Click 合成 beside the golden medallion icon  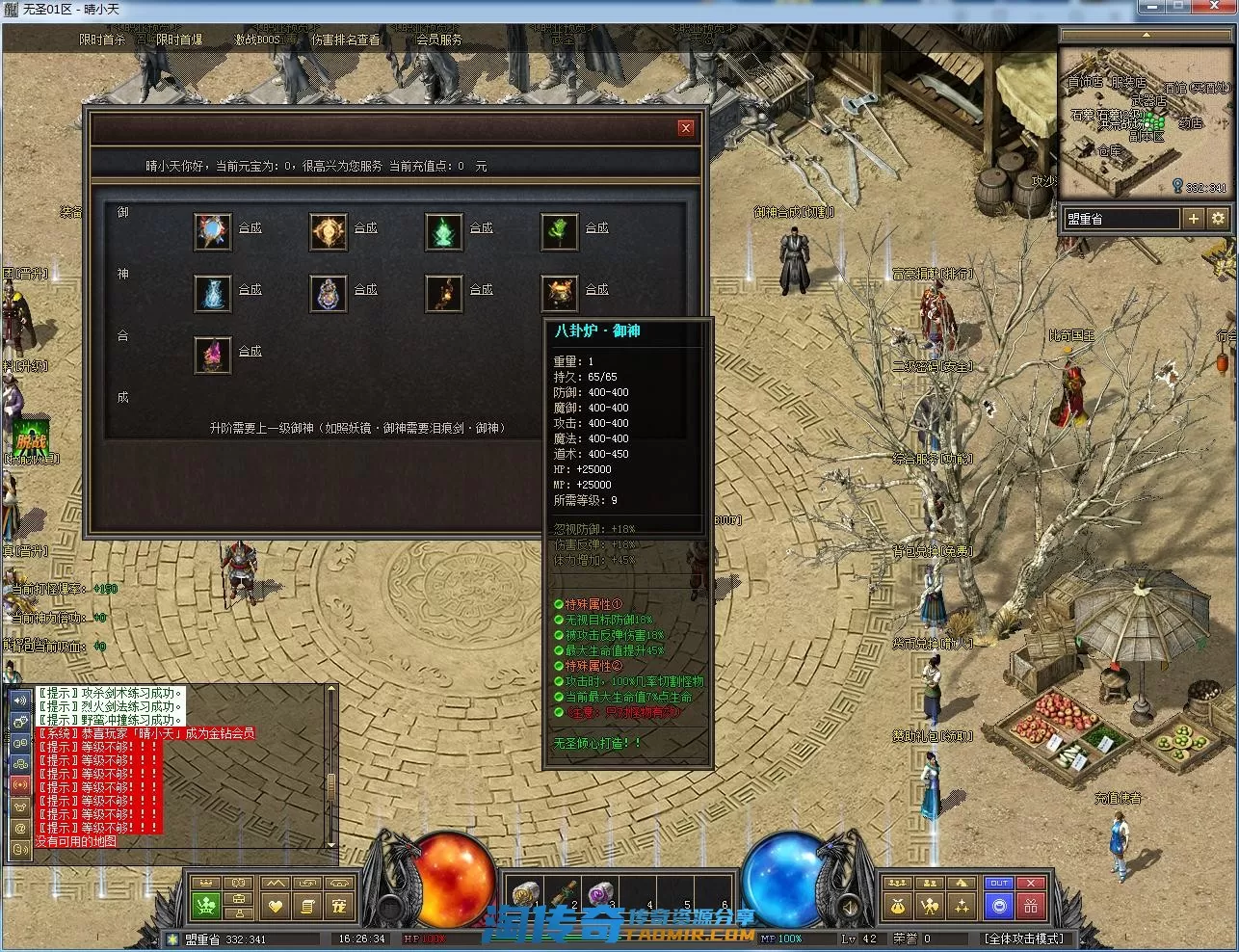click(x=365, y=227)
